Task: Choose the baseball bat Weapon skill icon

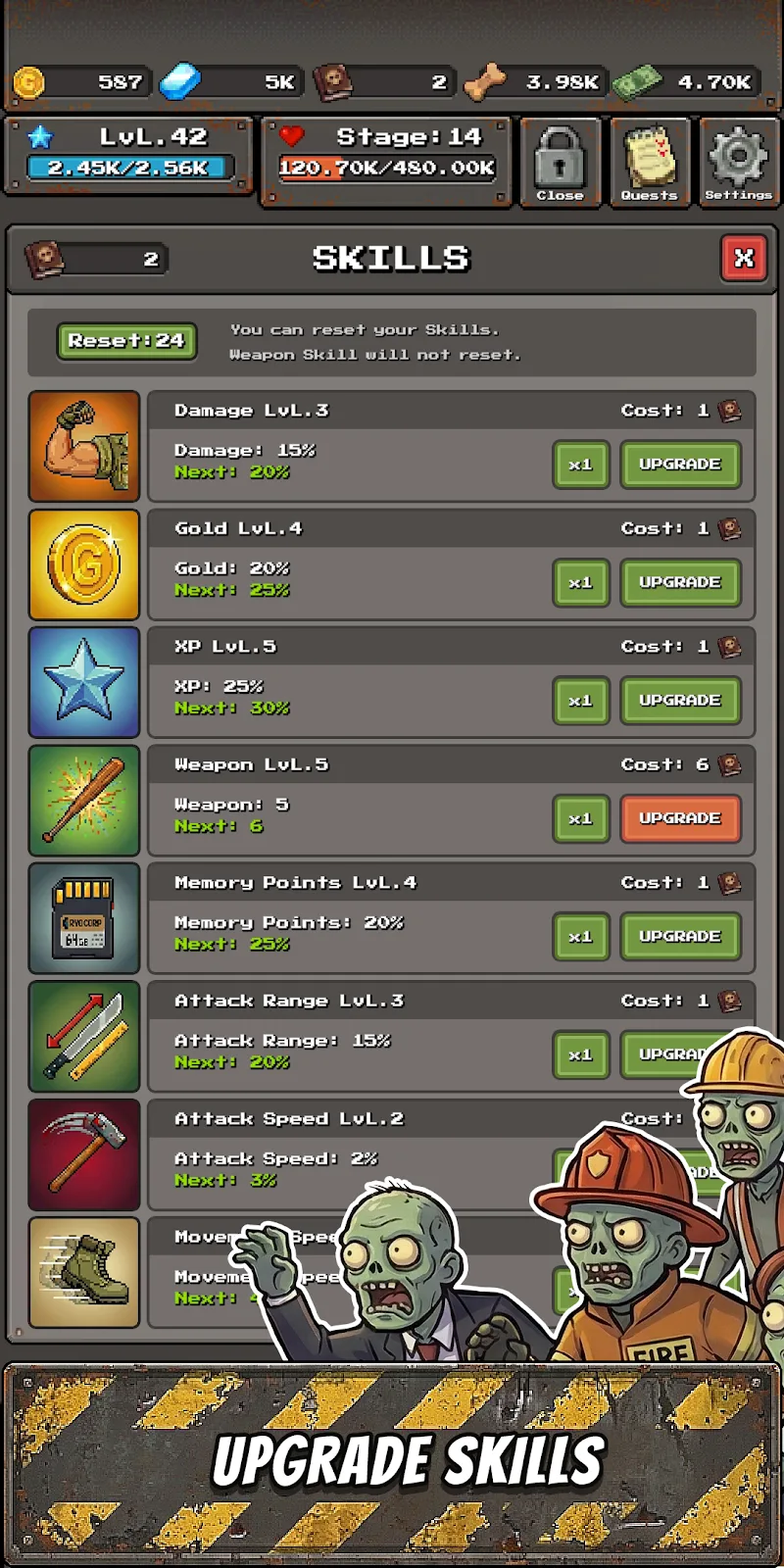Action: 84,801
